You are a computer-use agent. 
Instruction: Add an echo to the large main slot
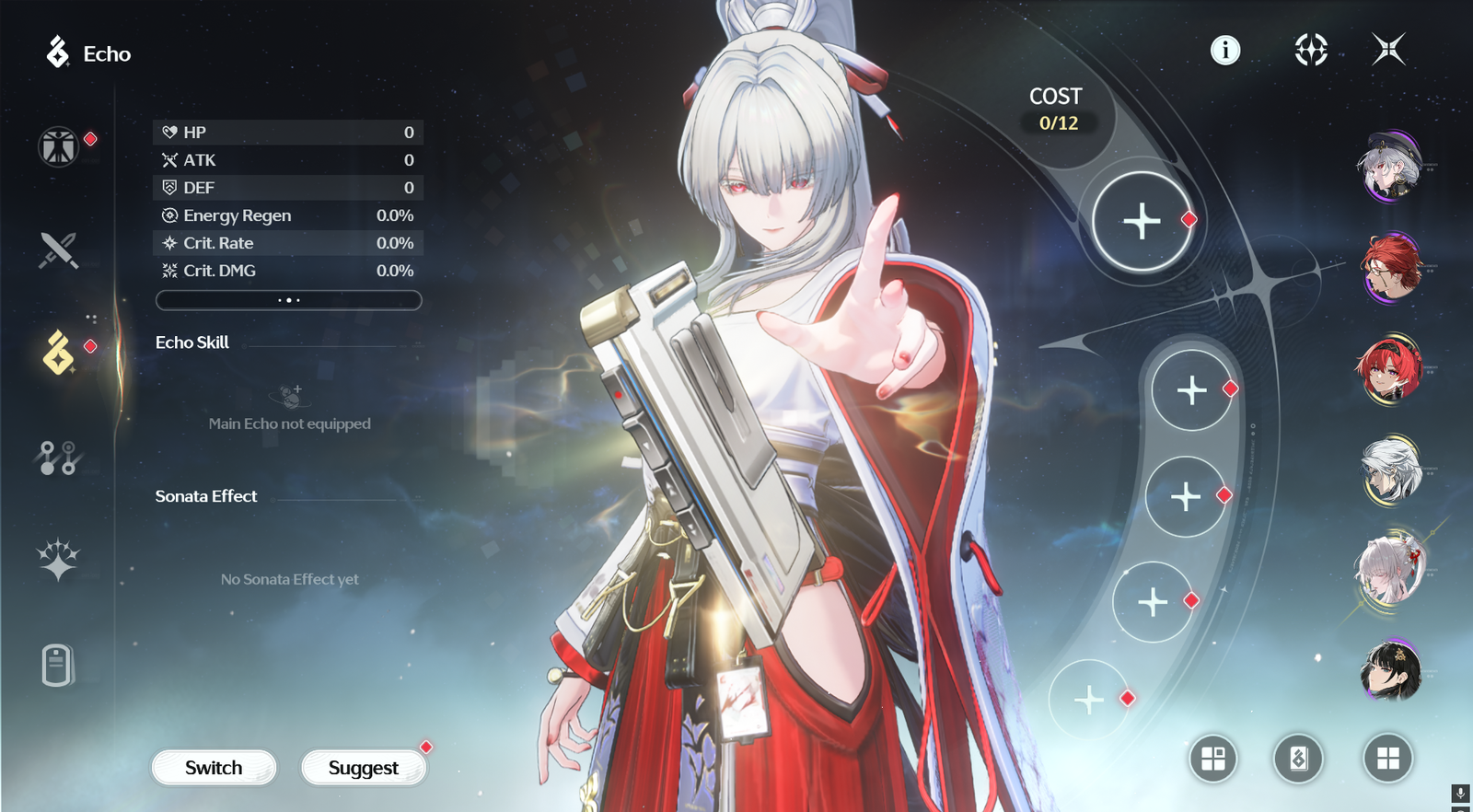click(1142, 222)
